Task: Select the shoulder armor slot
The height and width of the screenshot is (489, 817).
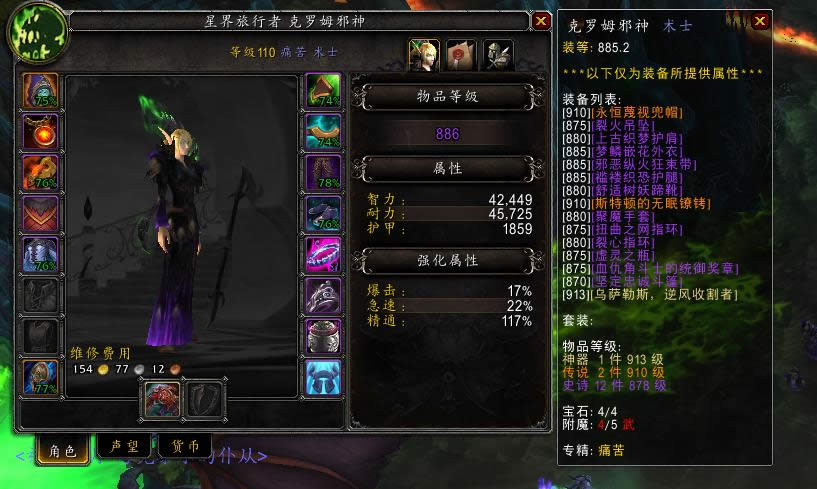Action: point(40,172)
